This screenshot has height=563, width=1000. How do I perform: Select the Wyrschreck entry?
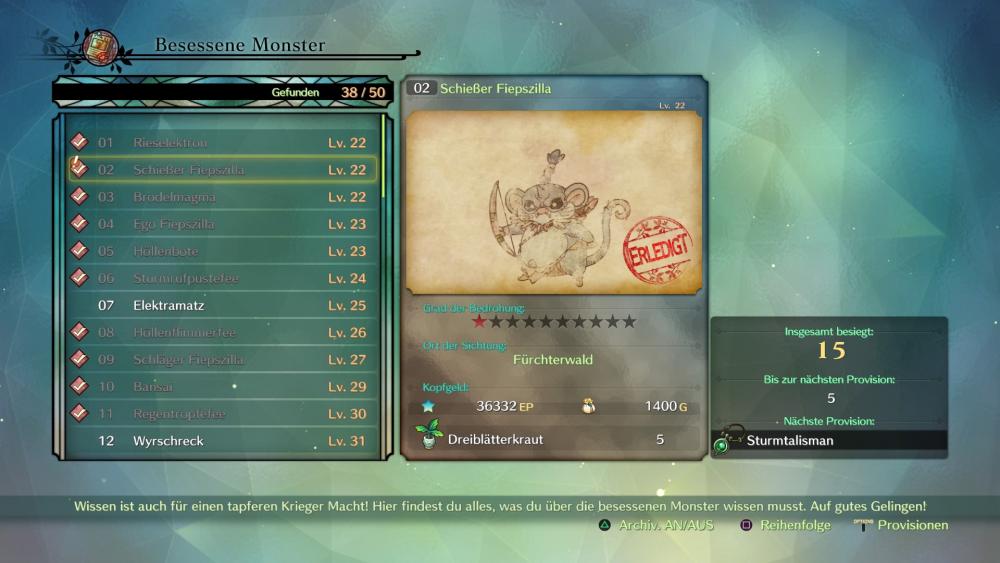222,440
